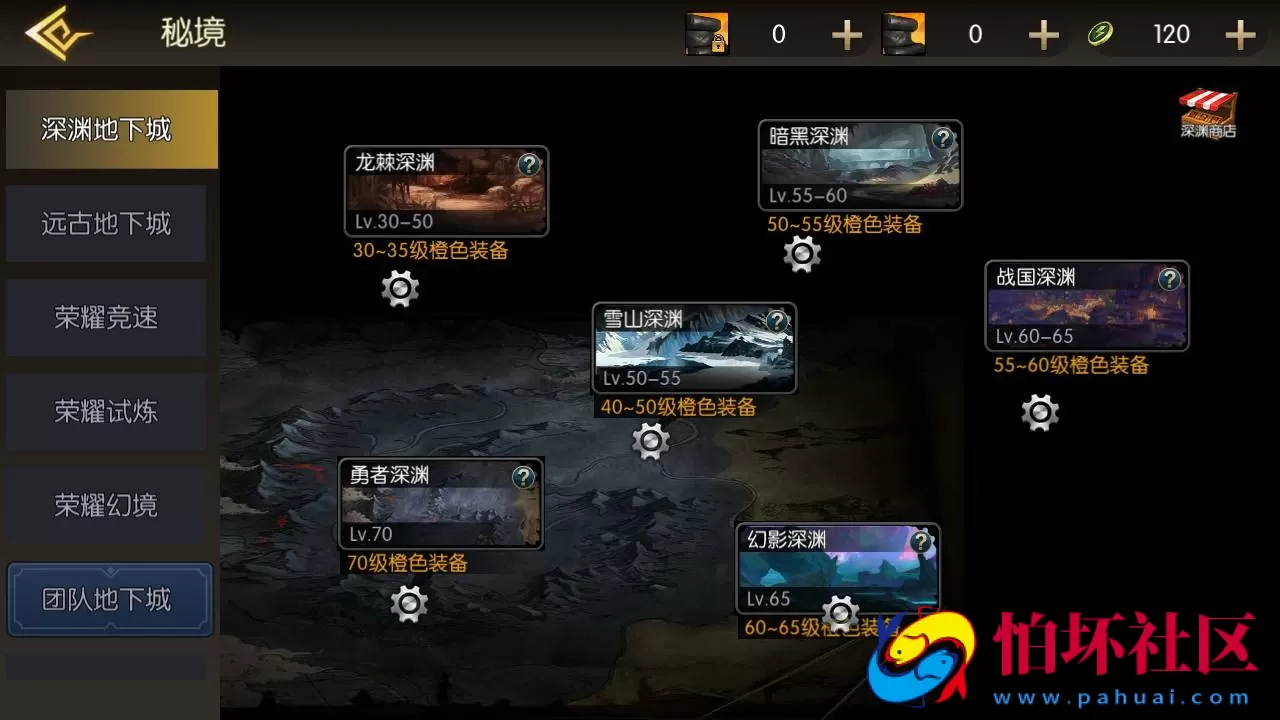Click the gear icon below 龙棘深渊
Image resolution: width=1280 pixels, height=720 pixels.
tap(400, 289)
